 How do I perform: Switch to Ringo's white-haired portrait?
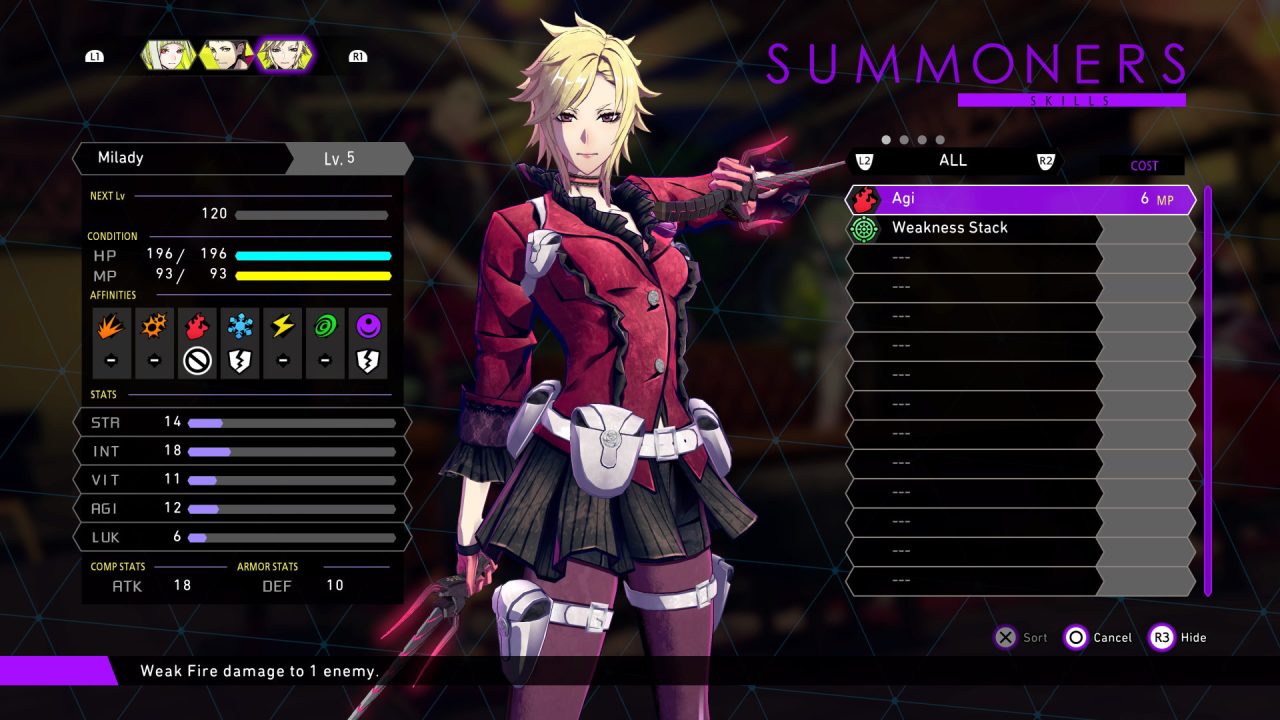pos(167,56)
